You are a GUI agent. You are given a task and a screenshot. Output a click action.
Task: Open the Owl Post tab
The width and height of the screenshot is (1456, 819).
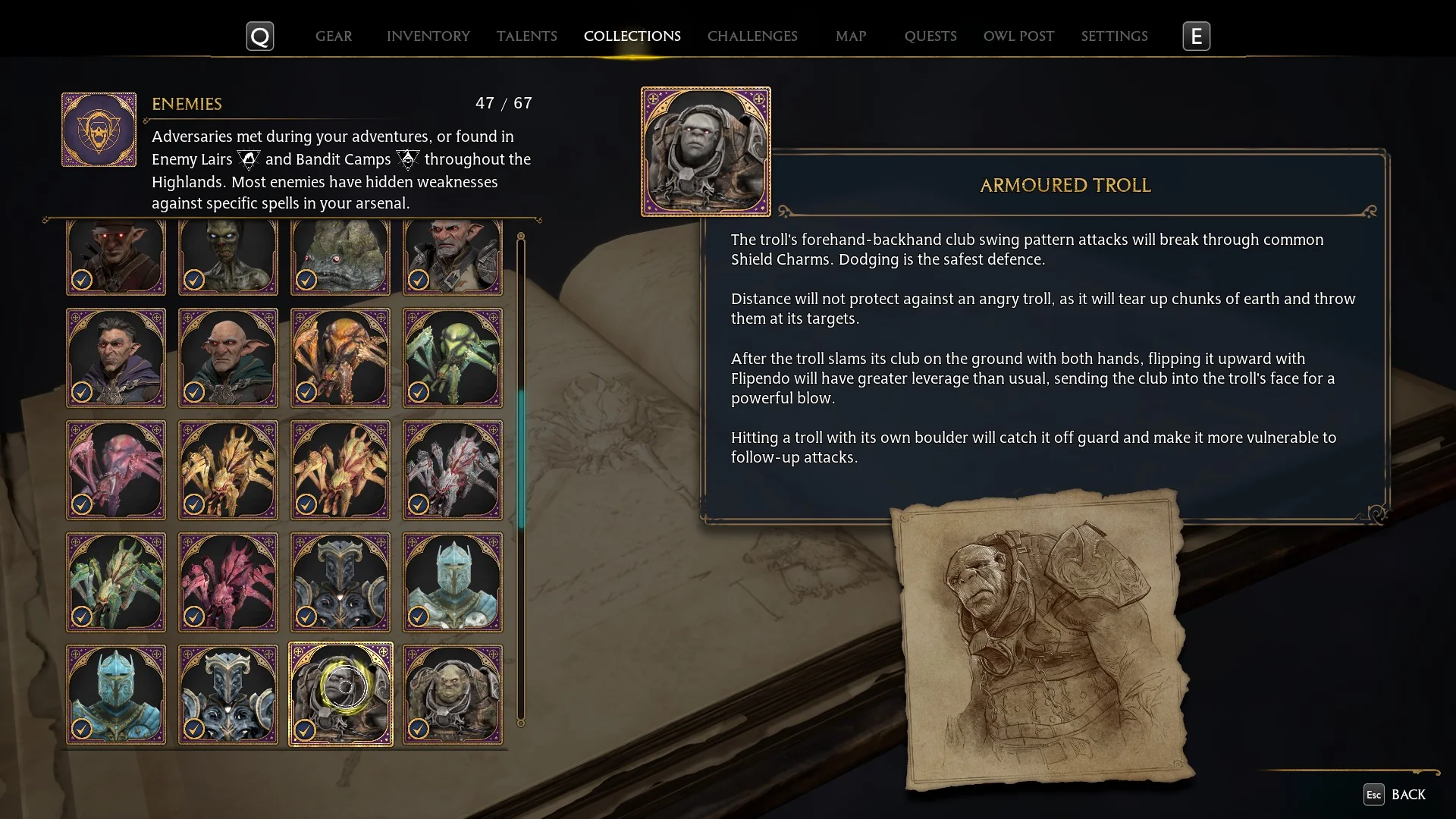point(1018,36)
